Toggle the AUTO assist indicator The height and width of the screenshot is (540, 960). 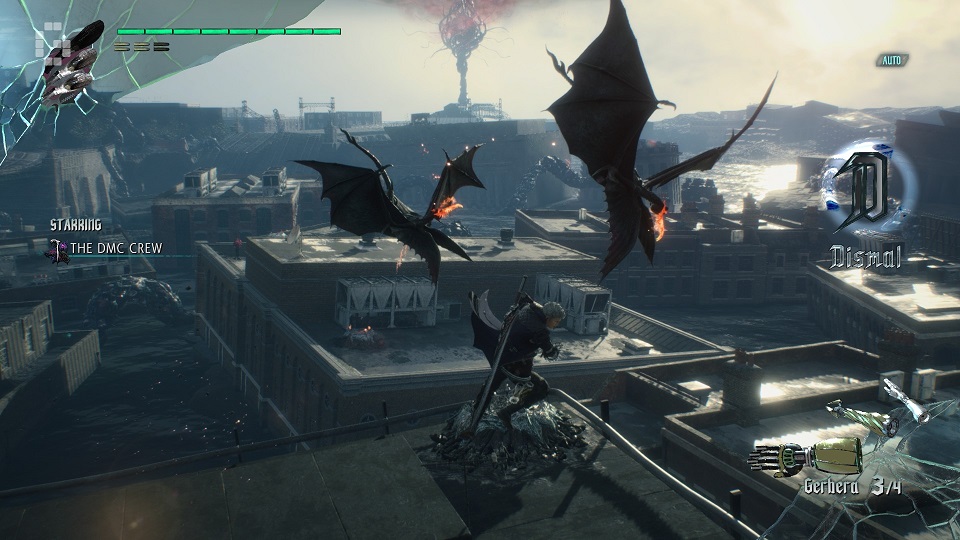pos(890,60)
